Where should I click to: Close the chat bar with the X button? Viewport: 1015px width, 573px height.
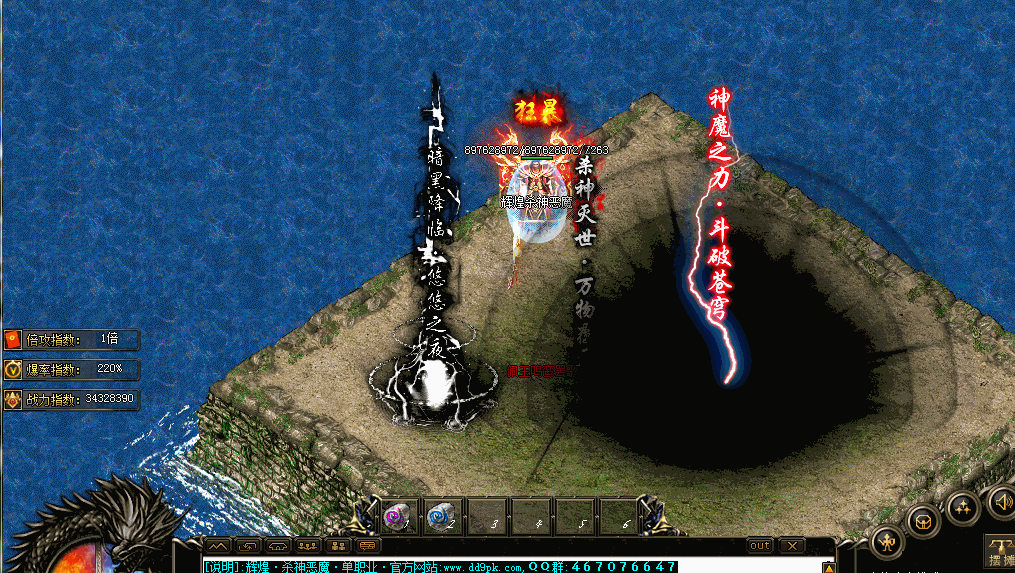(792, 546)
